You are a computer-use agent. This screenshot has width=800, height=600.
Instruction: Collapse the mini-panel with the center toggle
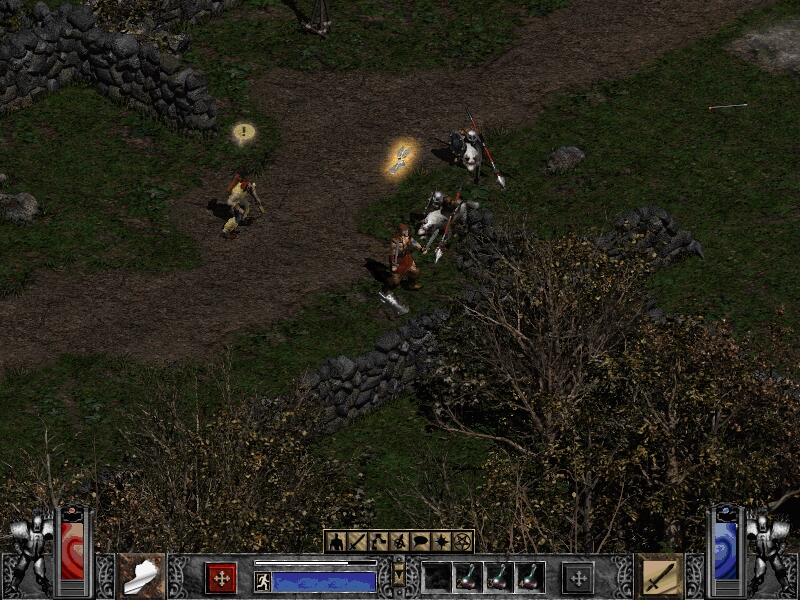tap(399, 577)
